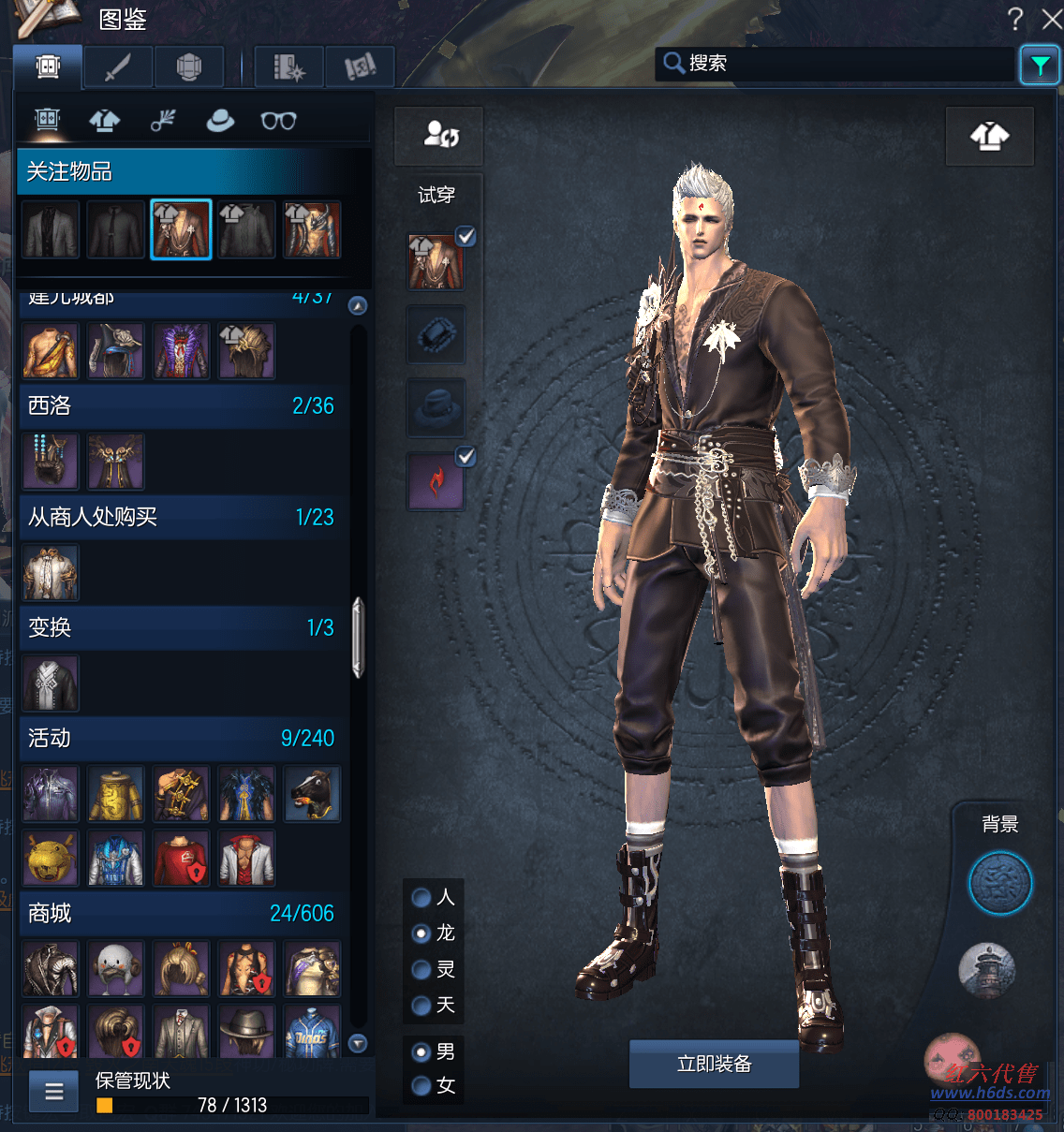
Task: Switch to the sword weapon tab
Action: [117, 67]
